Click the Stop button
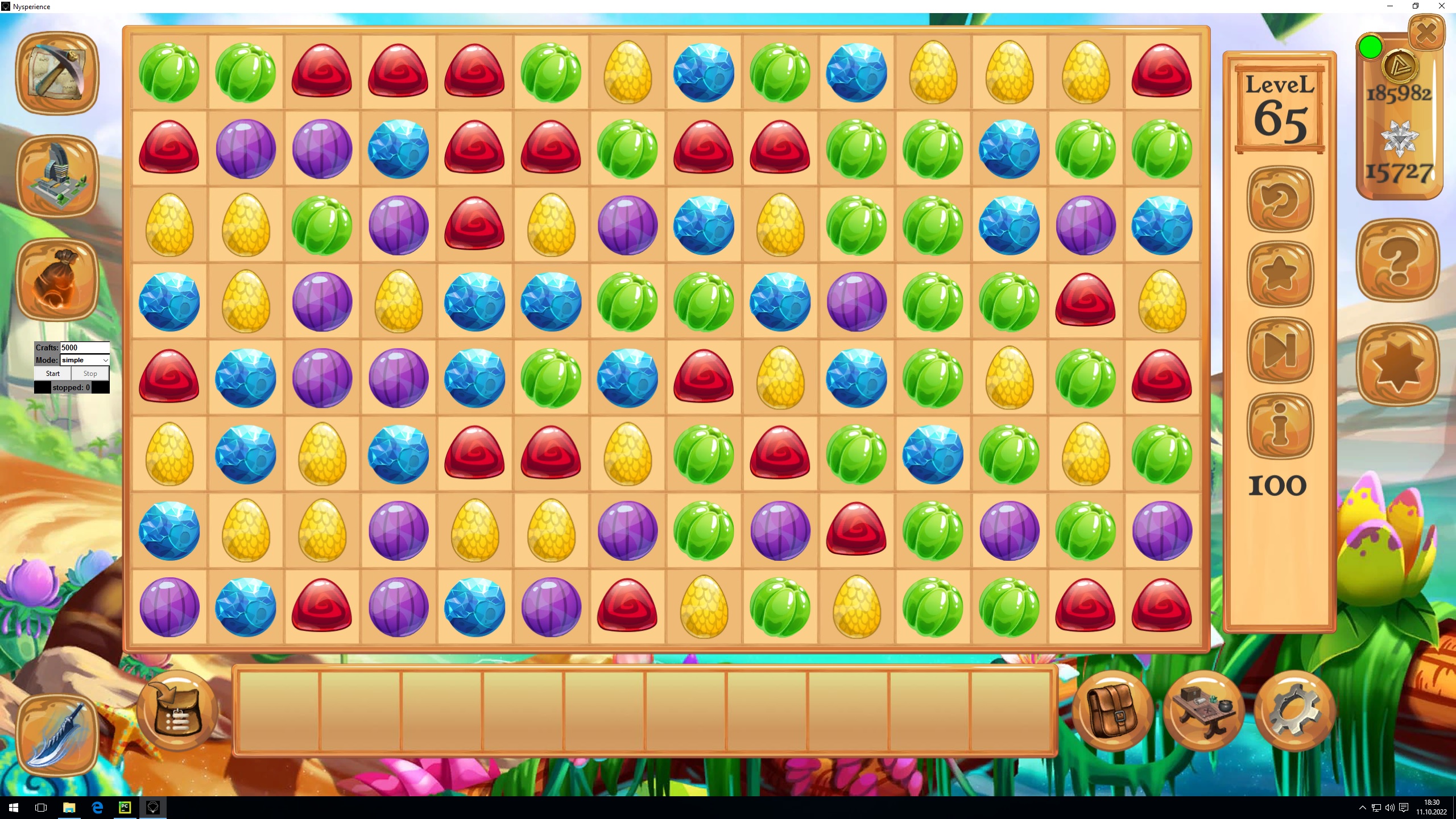The height and width of the screenshot is (819, 1456). [x=90, y=374]
